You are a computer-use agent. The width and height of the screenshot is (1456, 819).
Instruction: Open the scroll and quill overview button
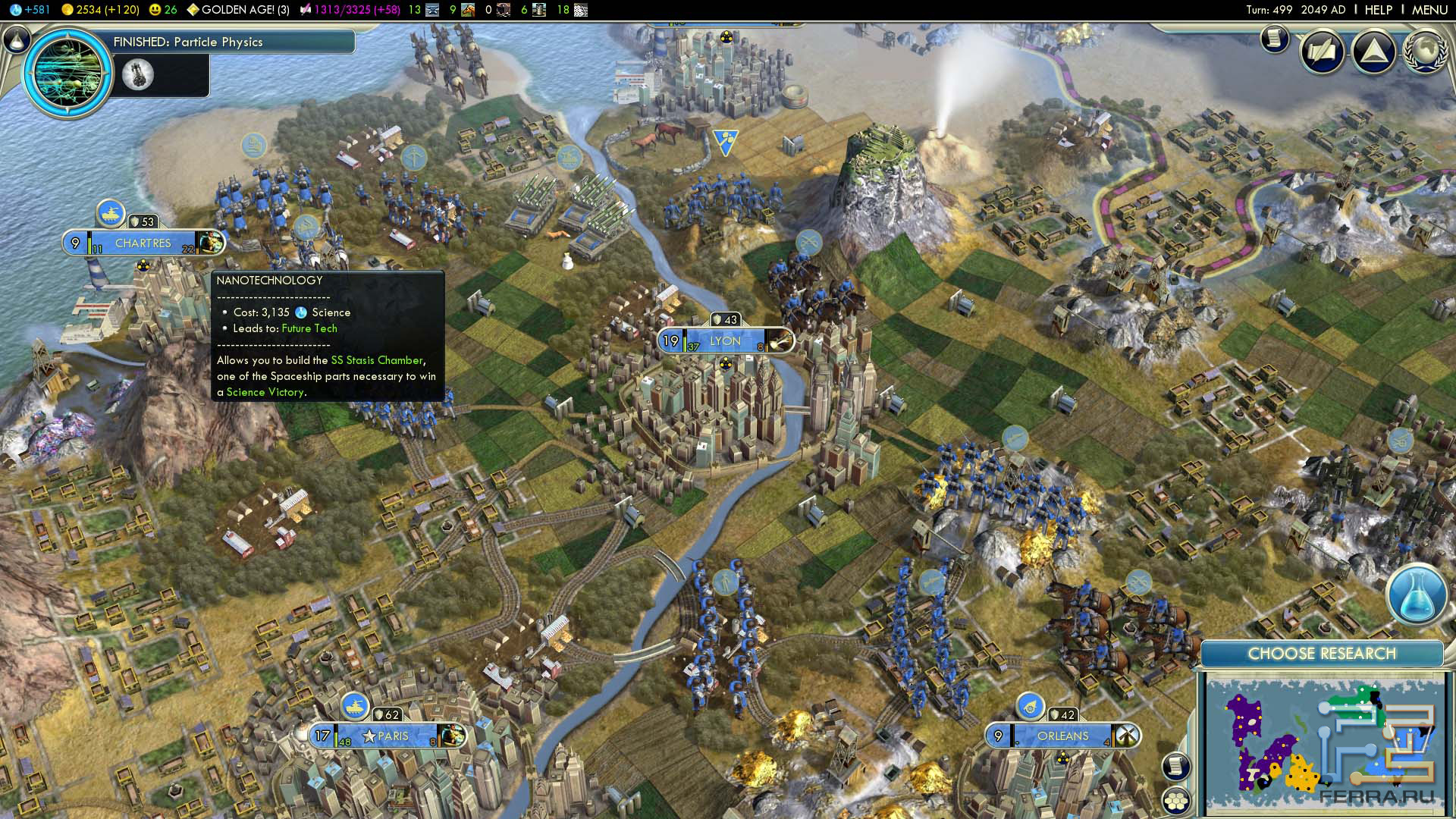1323,52
